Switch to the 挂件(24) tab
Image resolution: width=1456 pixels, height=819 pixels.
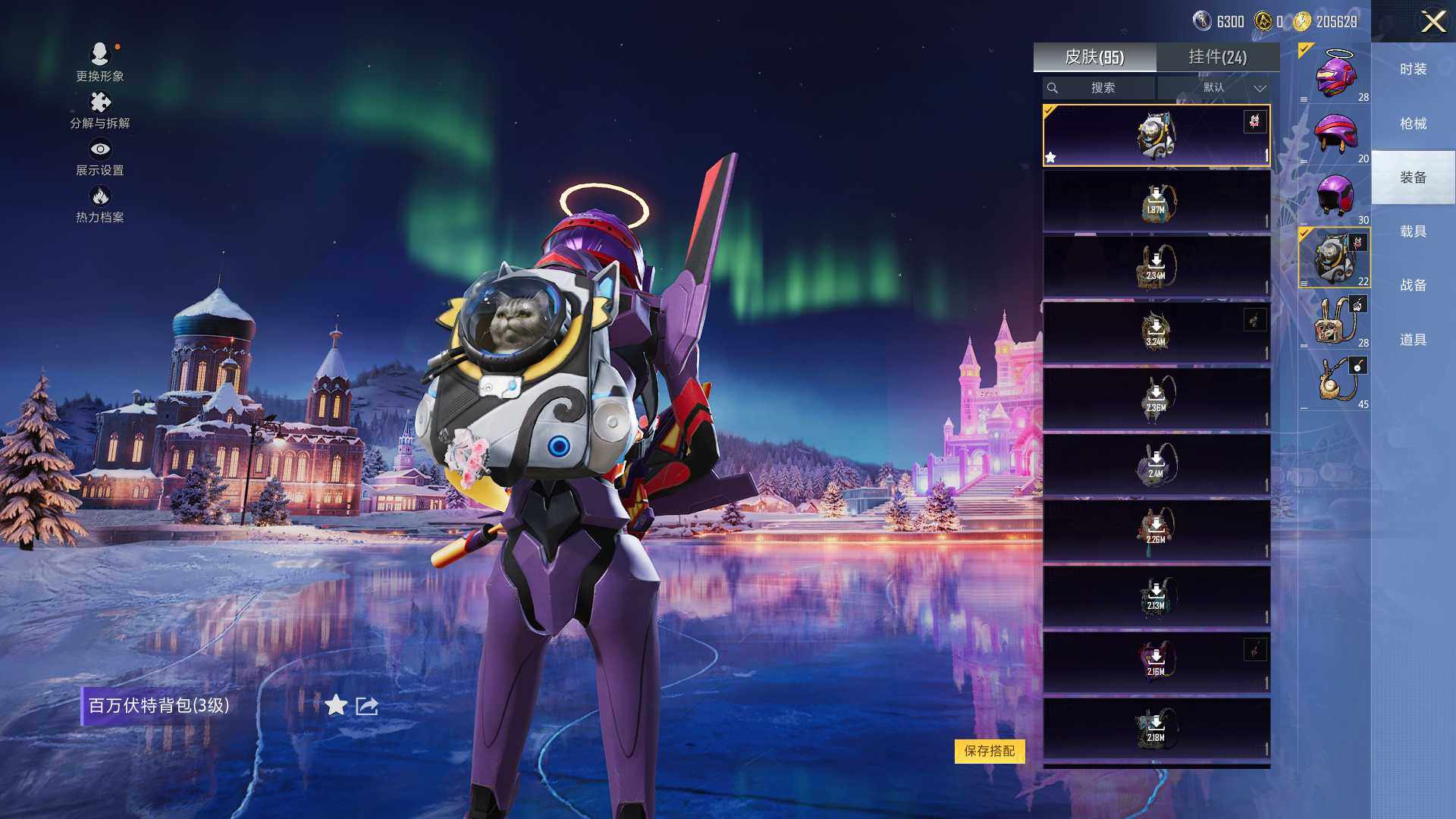(x=1217, y=57)
